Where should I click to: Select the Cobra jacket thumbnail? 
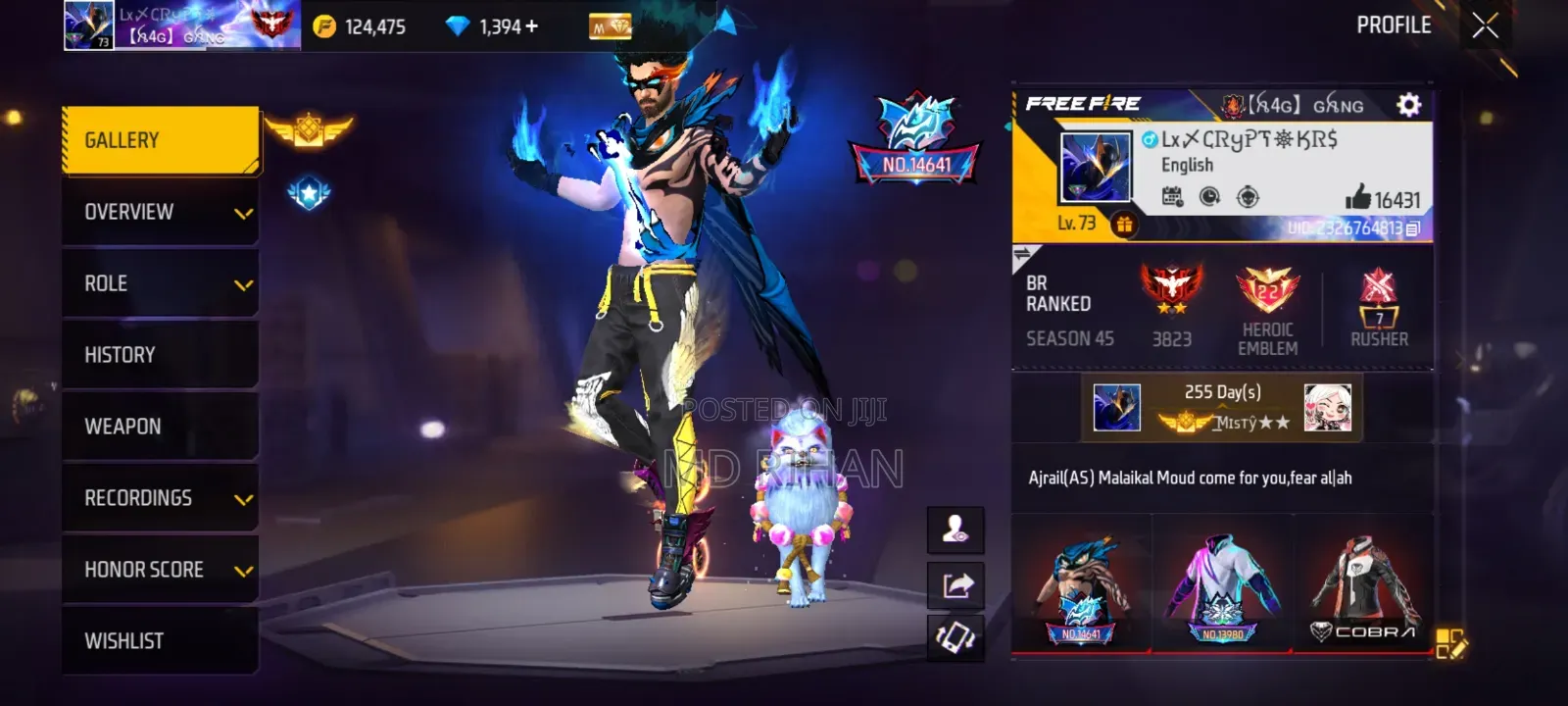[1365, 588]
